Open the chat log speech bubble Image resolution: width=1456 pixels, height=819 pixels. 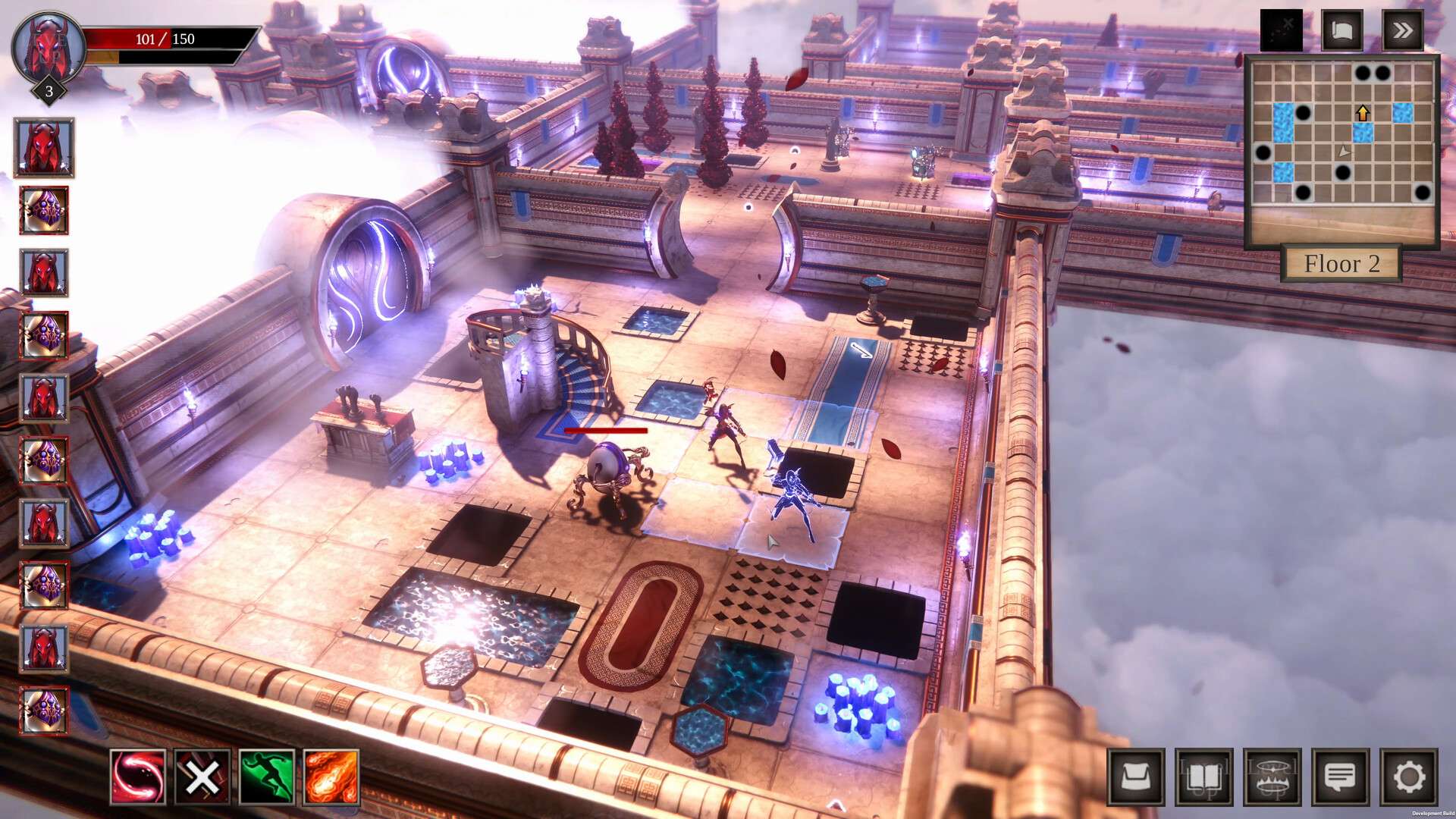[x=1340, y=777]
